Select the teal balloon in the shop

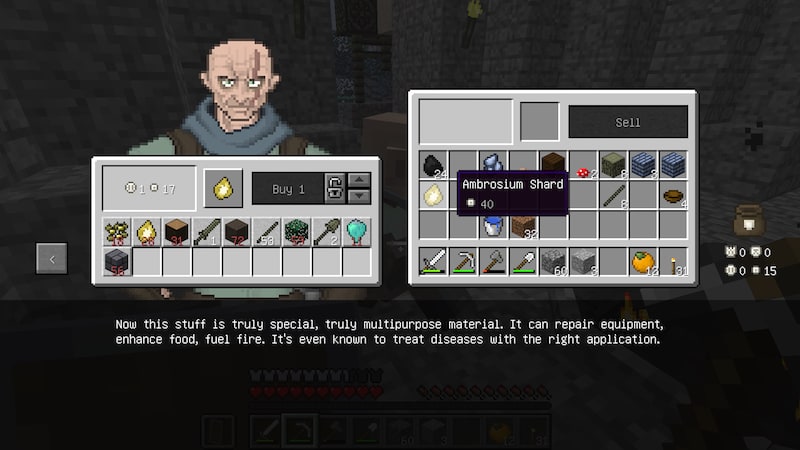tap(357, 232)
